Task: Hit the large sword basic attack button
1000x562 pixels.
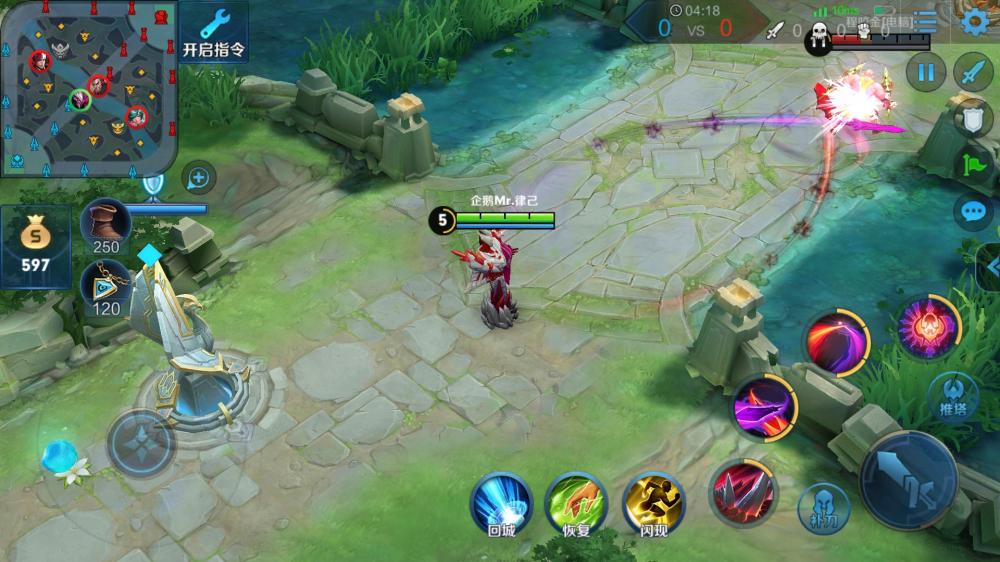Action: click(908, 480)
